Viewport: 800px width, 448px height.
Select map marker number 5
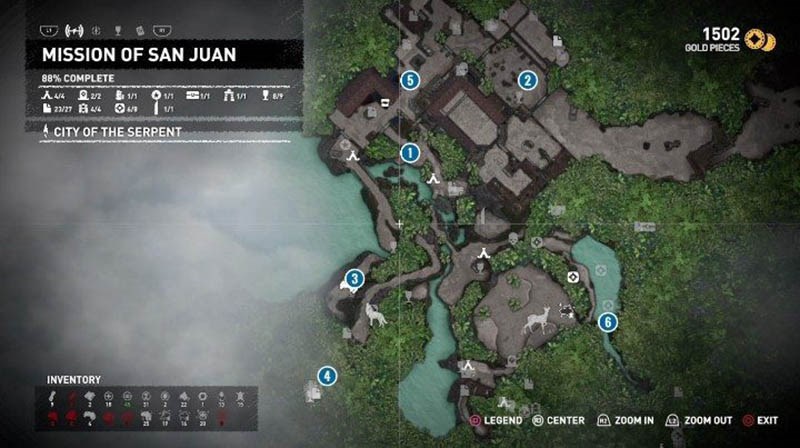click(x=408, y=80)
